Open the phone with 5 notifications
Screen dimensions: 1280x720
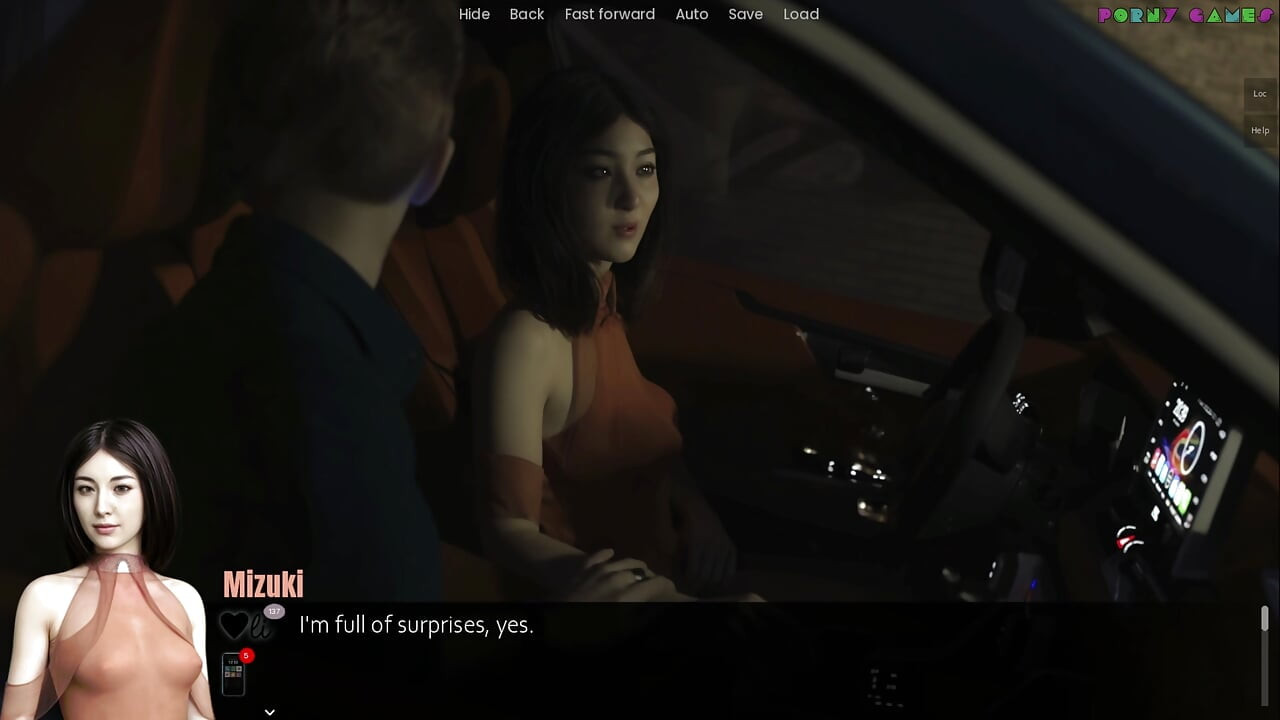click(233, 672)
